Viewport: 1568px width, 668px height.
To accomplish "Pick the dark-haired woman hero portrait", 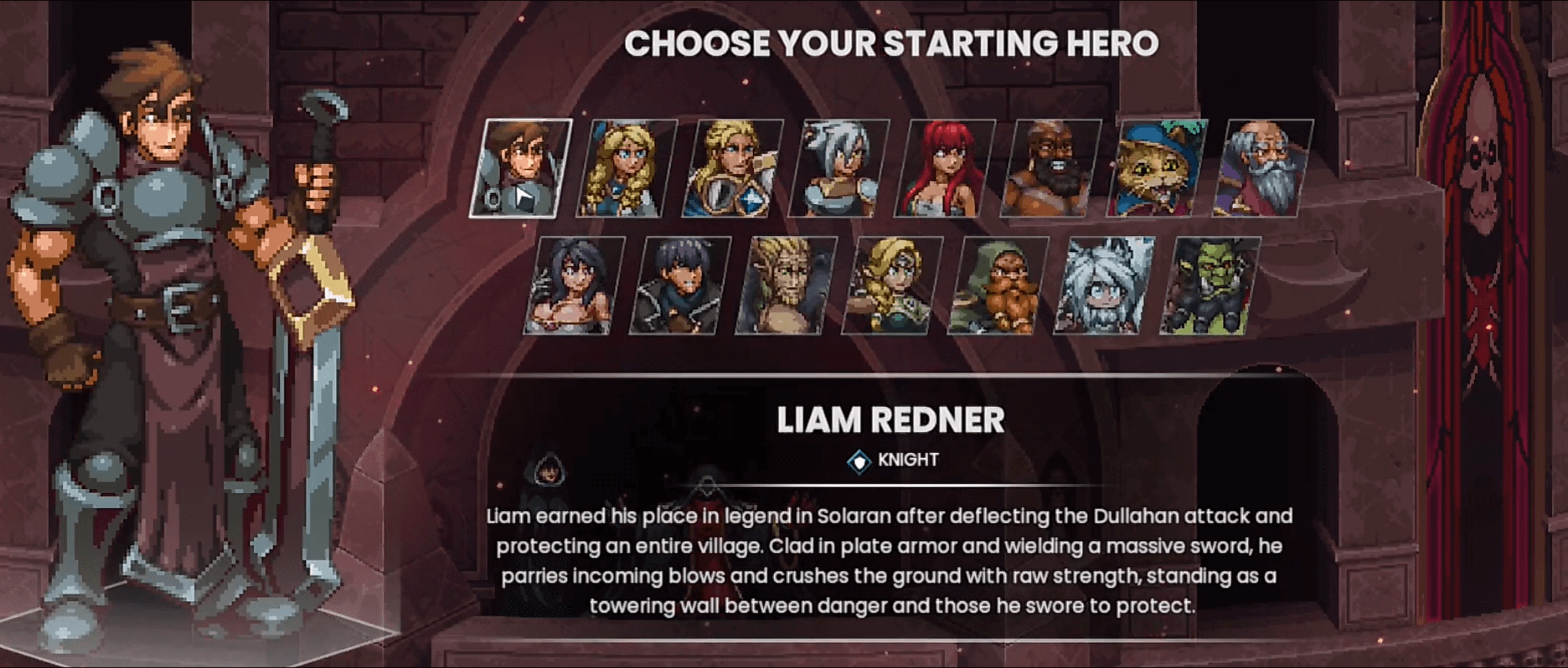I will point(574,285).
